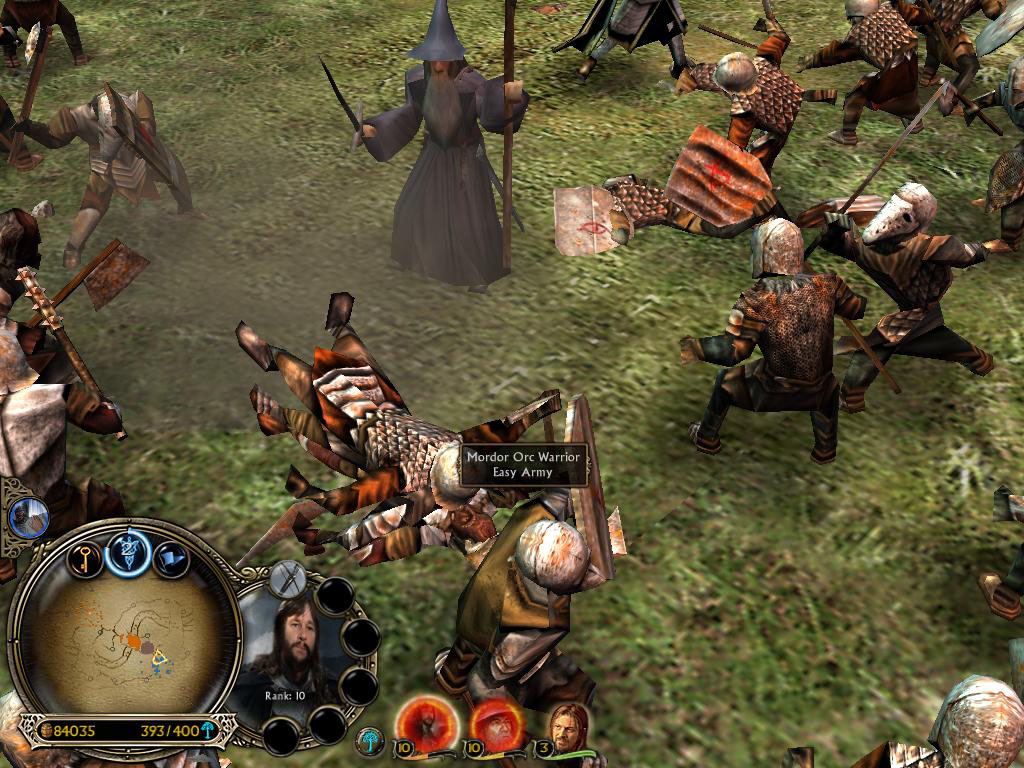1024x768 pixels.
Task: Click the blue flag button above the minimap
Action: click(171, 557)
